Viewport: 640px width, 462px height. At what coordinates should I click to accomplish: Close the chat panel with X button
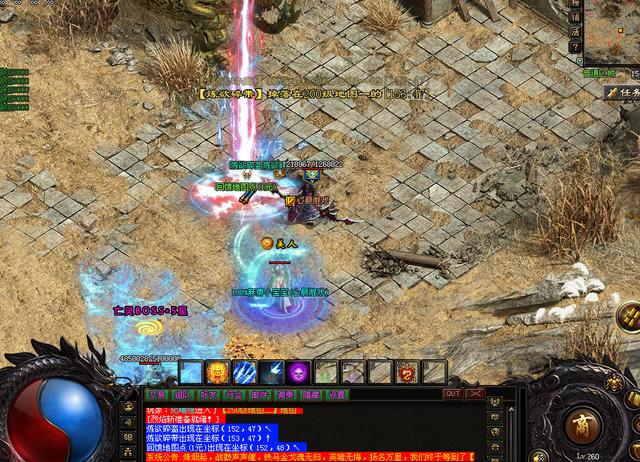475,394
